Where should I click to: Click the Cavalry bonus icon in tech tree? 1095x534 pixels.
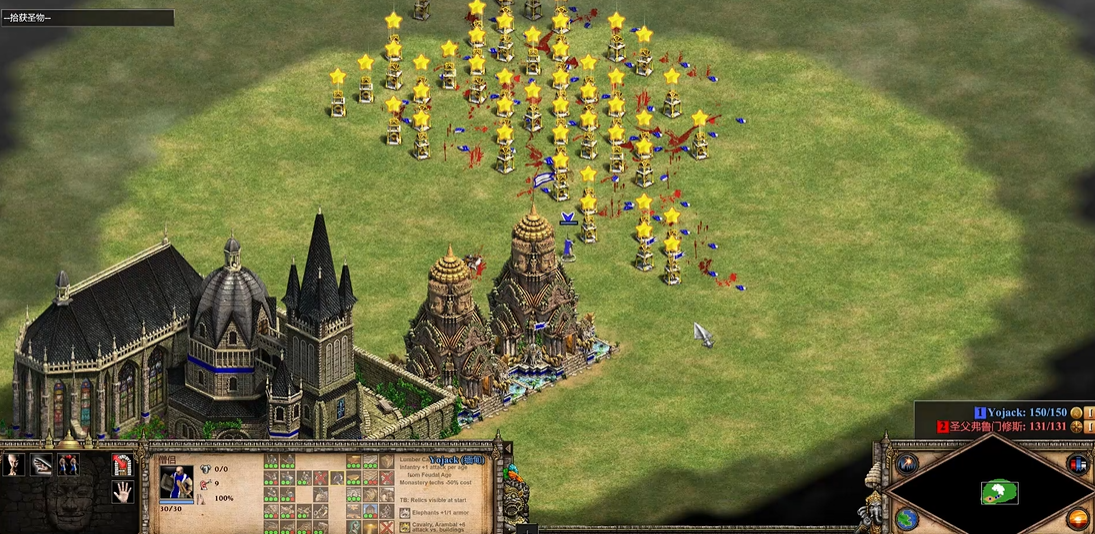pos(405,527)
